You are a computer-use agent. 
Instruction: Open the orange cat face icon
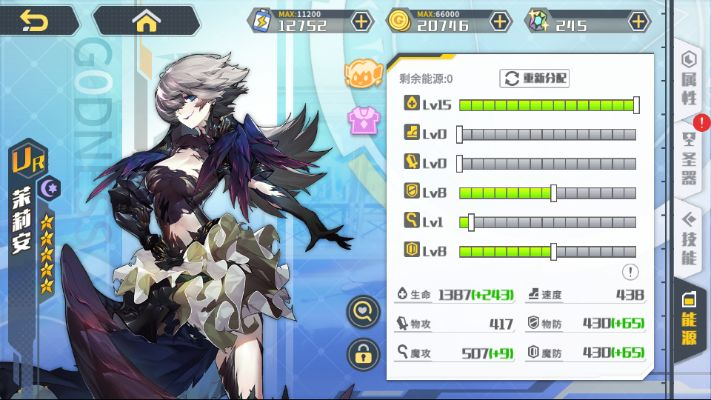click(x=360, y=73)
